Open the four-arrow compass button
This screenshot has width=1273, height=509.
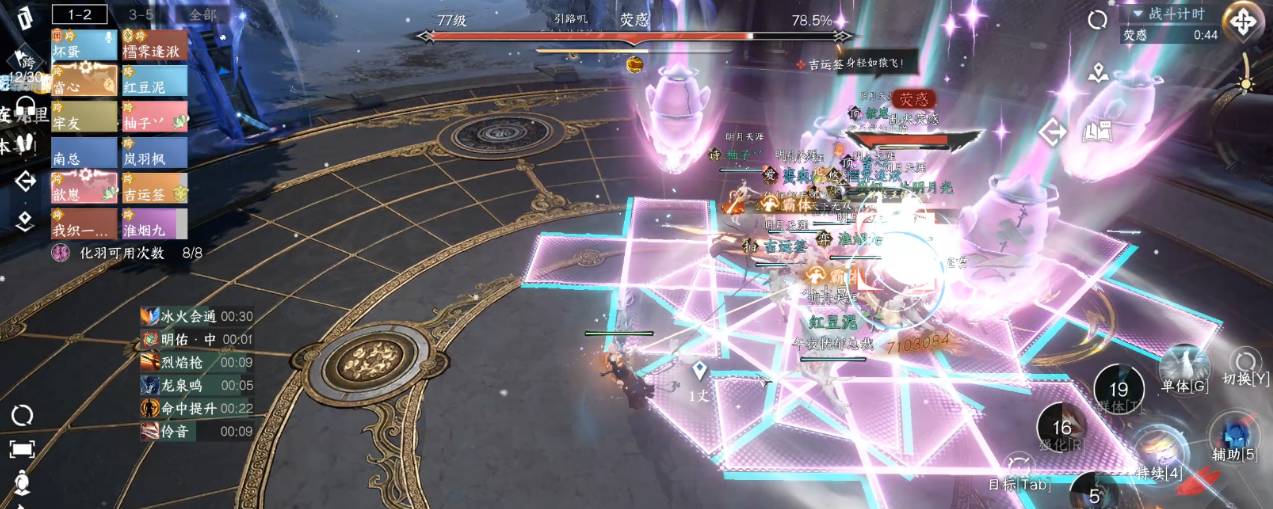pos(1242,21)
